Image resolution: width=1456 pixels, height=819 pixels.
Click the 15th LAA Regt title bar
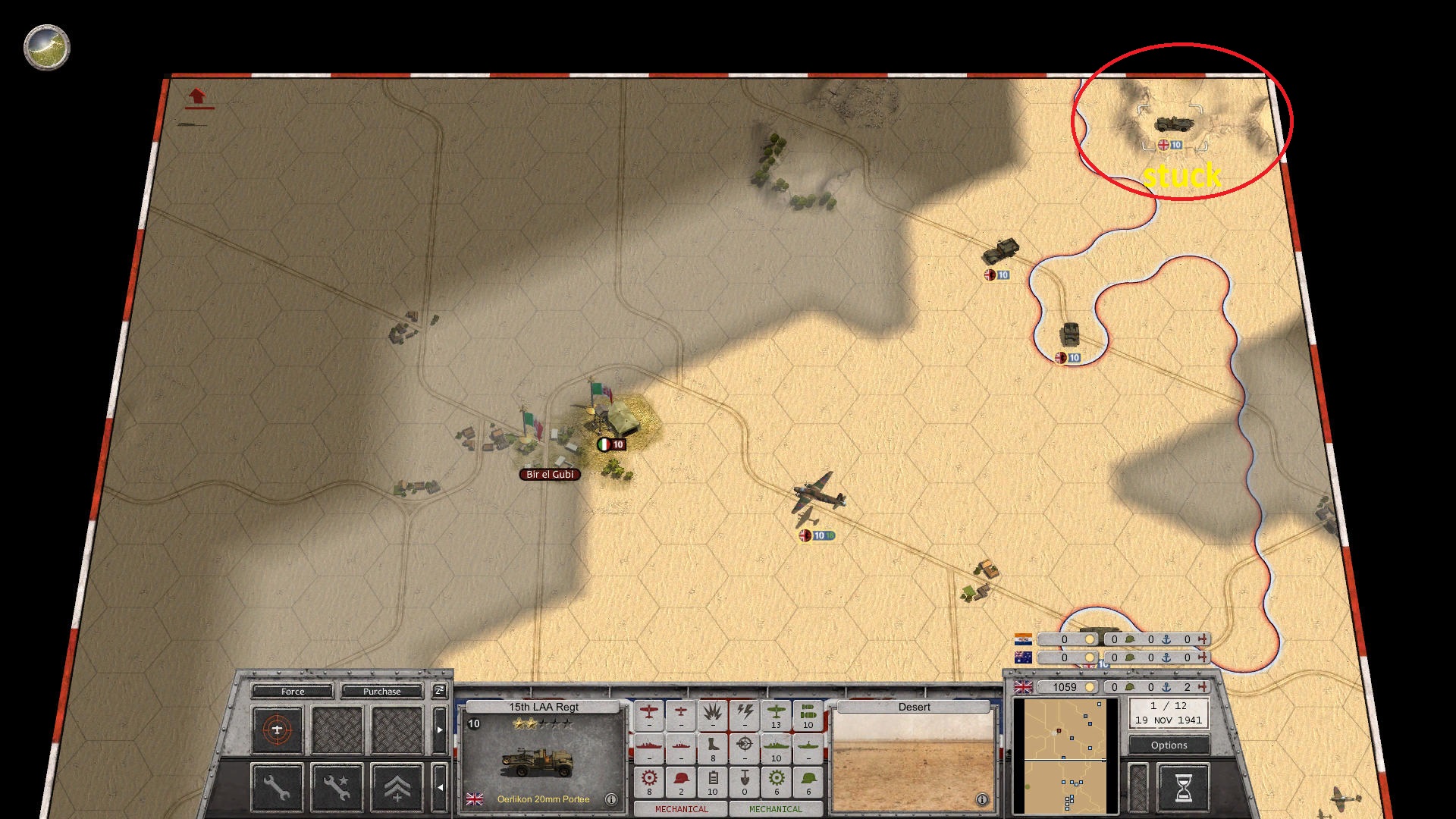click(544, 707)
